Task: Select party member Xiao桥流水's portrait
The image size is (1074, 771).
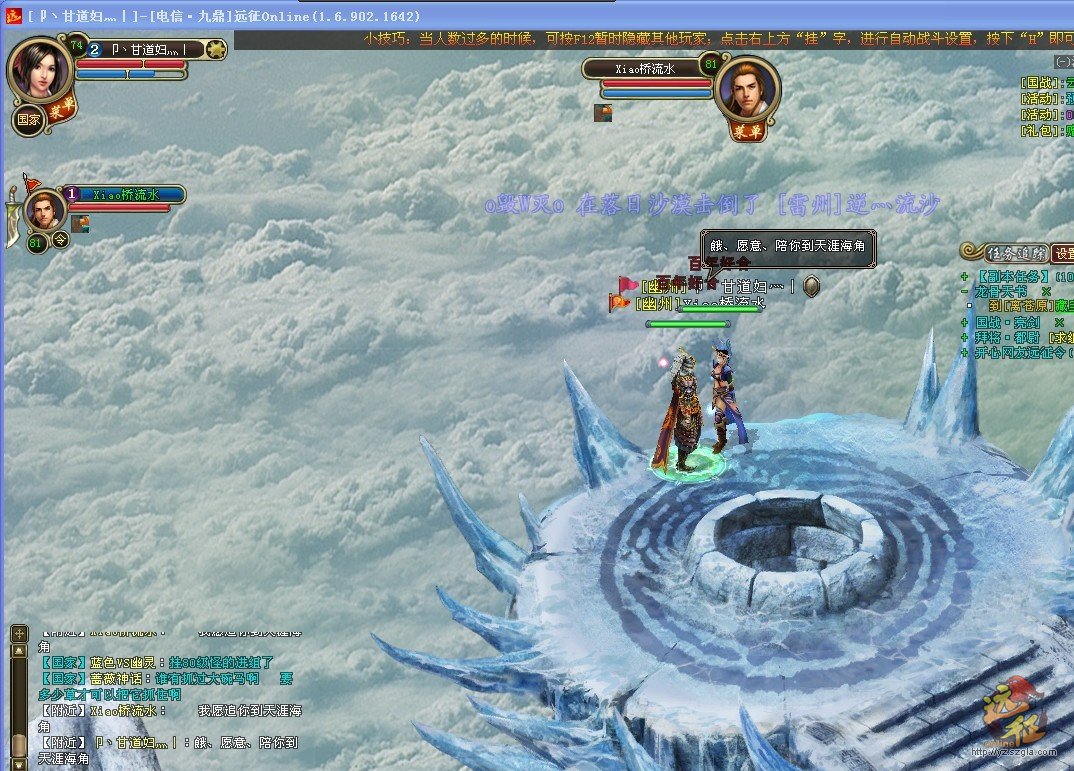Action: (x=46, y=210)
